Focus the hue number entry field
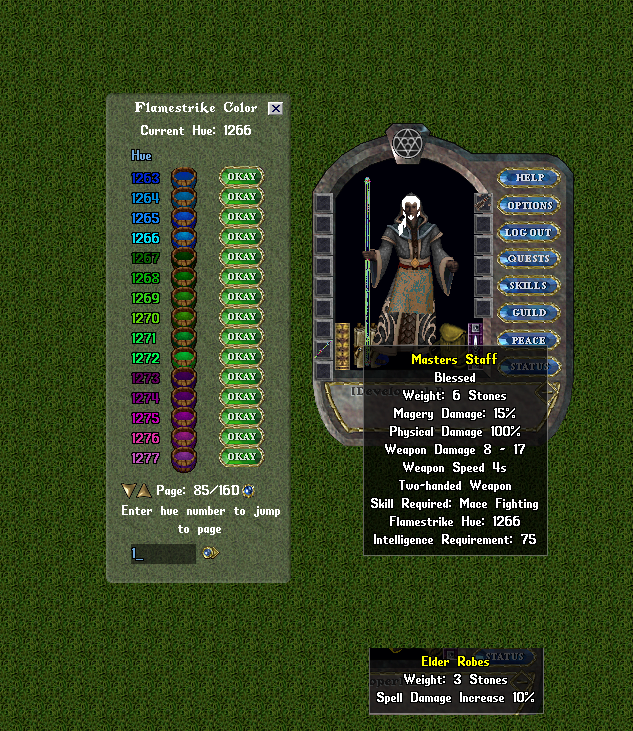Screen dimensions: 633x731 [x=162, y=552]
